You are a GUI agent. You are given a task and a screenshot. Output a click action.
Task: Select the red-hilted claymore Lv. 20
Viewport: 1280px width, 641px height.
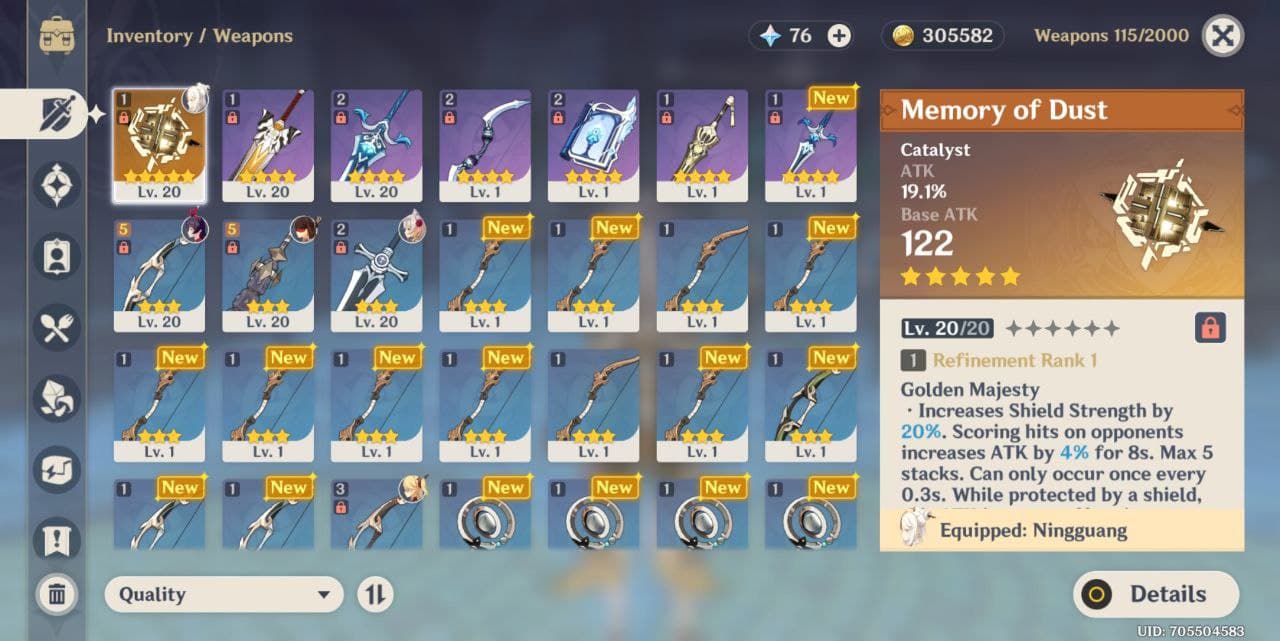coord(268,145)
